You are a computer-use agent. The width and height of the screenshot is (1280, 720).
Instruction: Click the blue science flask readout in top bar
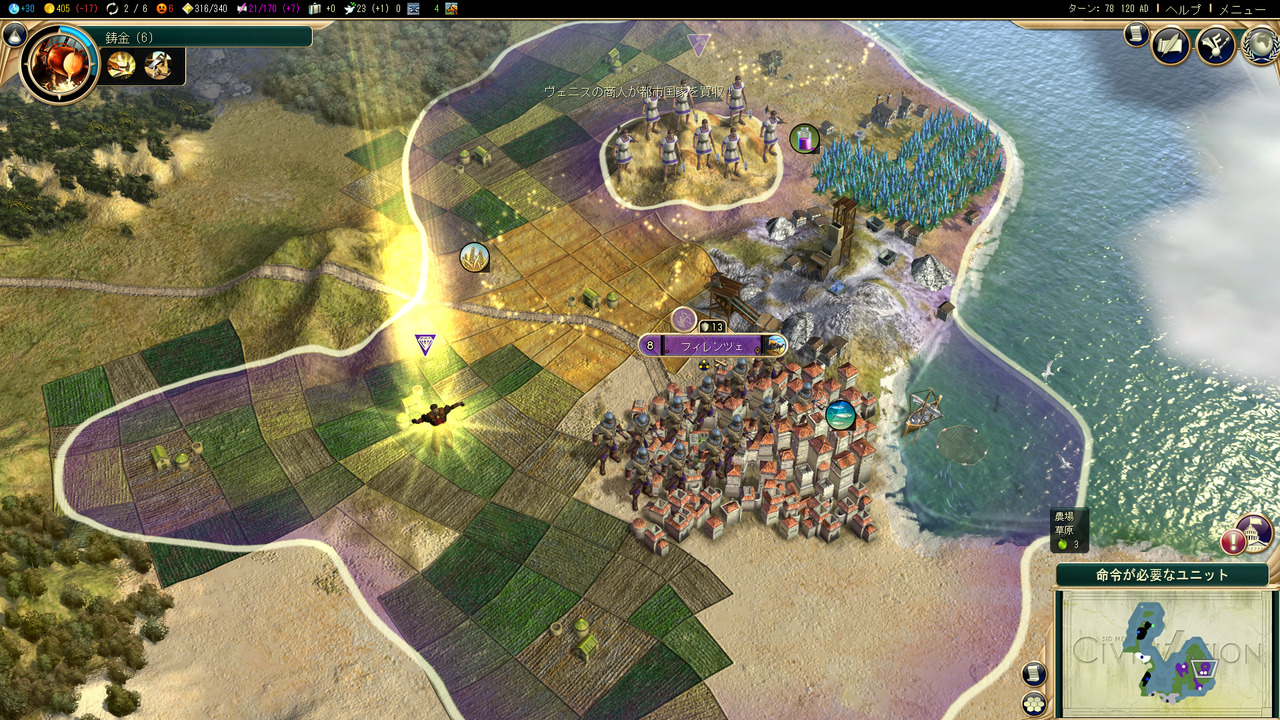(x=19, y=9)
